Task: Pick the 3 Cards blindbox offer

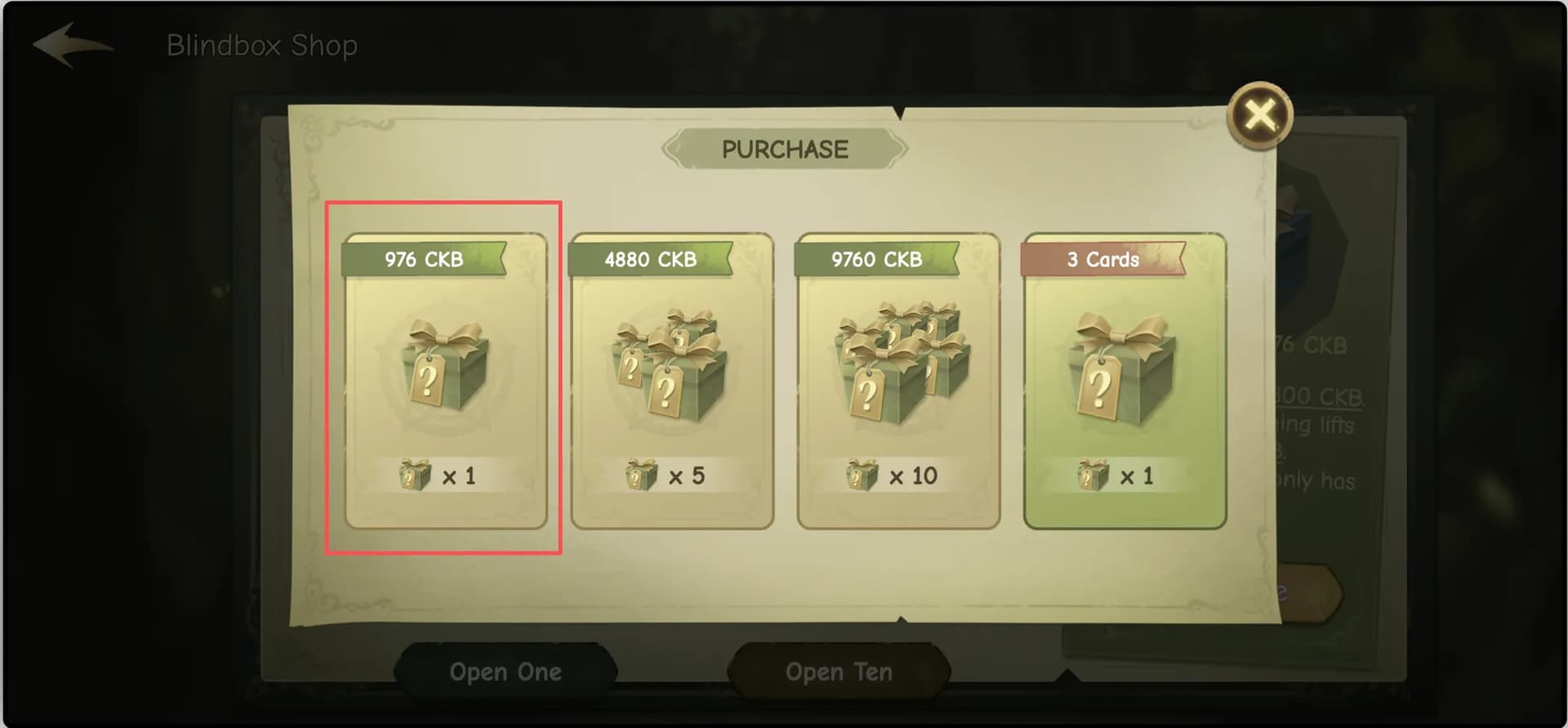Action: (x=1125, y=381)
